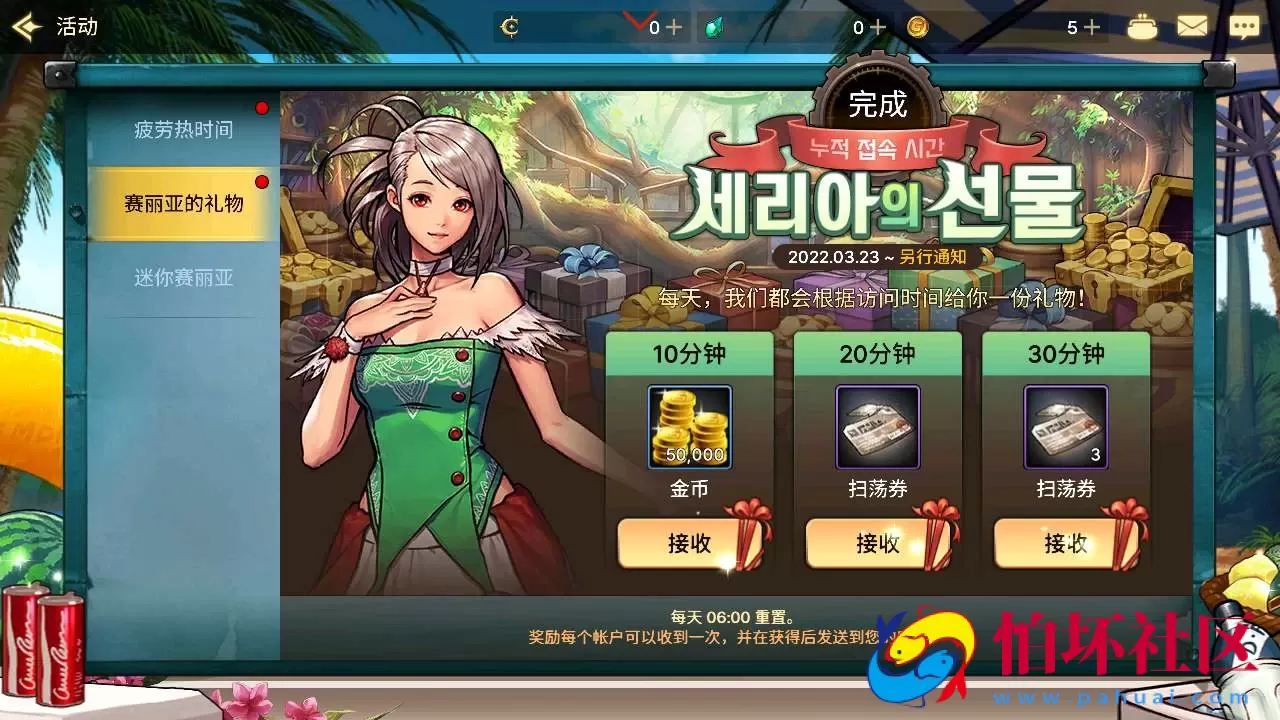Click 接收 under the 30分钟 reward
This screenshot has height=720, width=1280.
click(x=1066, y=545)
